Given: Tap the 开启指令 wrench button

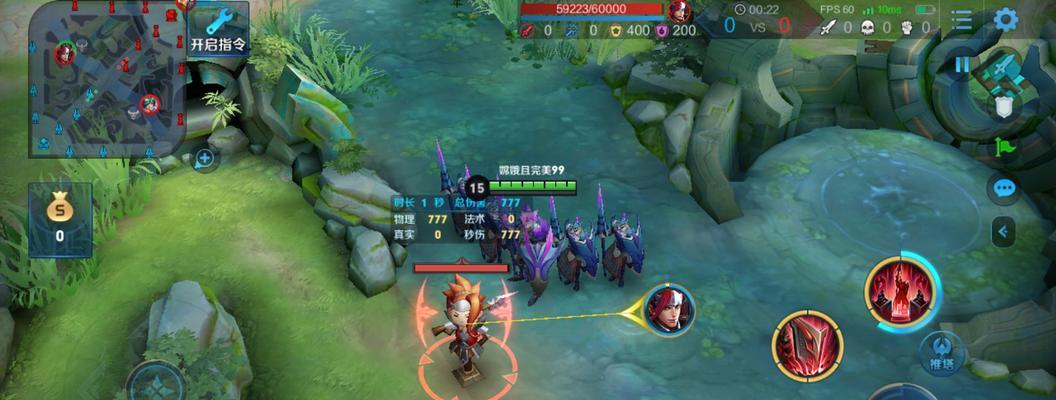Looking at the screenshot, I should (217, 28).
